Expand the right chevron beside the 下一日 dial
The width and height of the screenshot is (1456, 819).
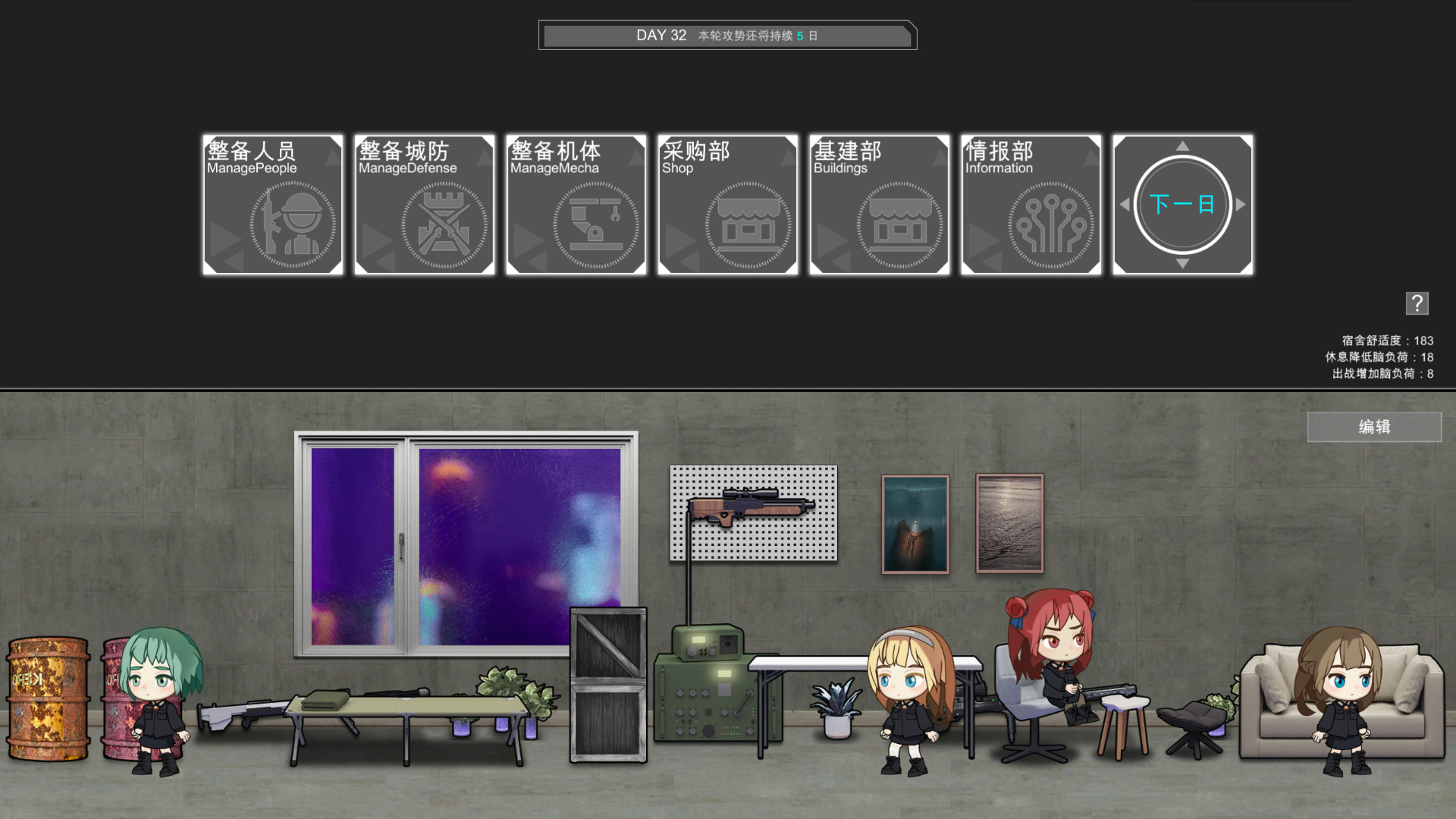1241,203
